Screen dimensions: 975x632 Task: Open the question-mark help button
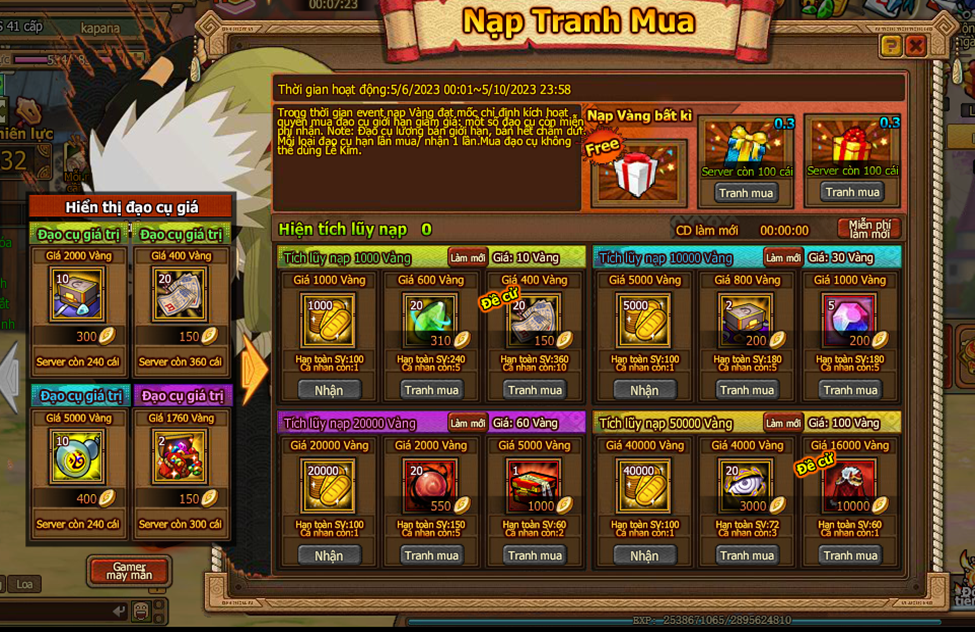890,46
